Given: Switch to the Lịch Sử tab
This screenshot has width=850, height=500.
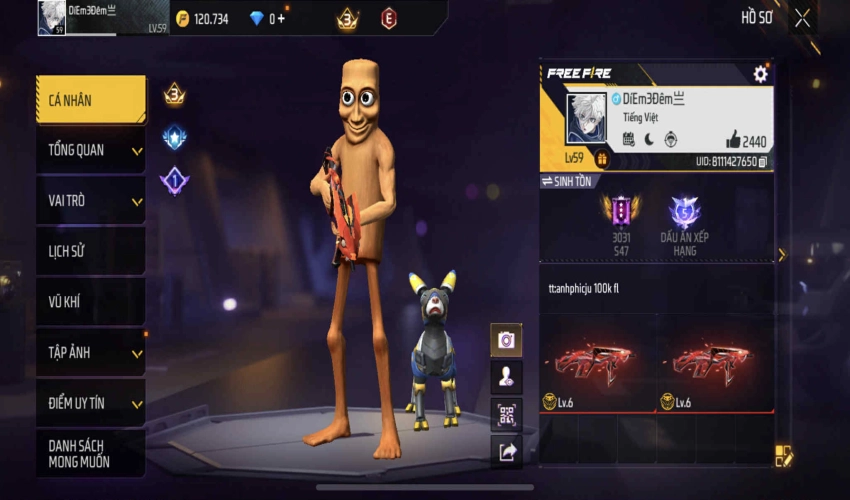Looking at the screenshot, I should tap(90, 251).
